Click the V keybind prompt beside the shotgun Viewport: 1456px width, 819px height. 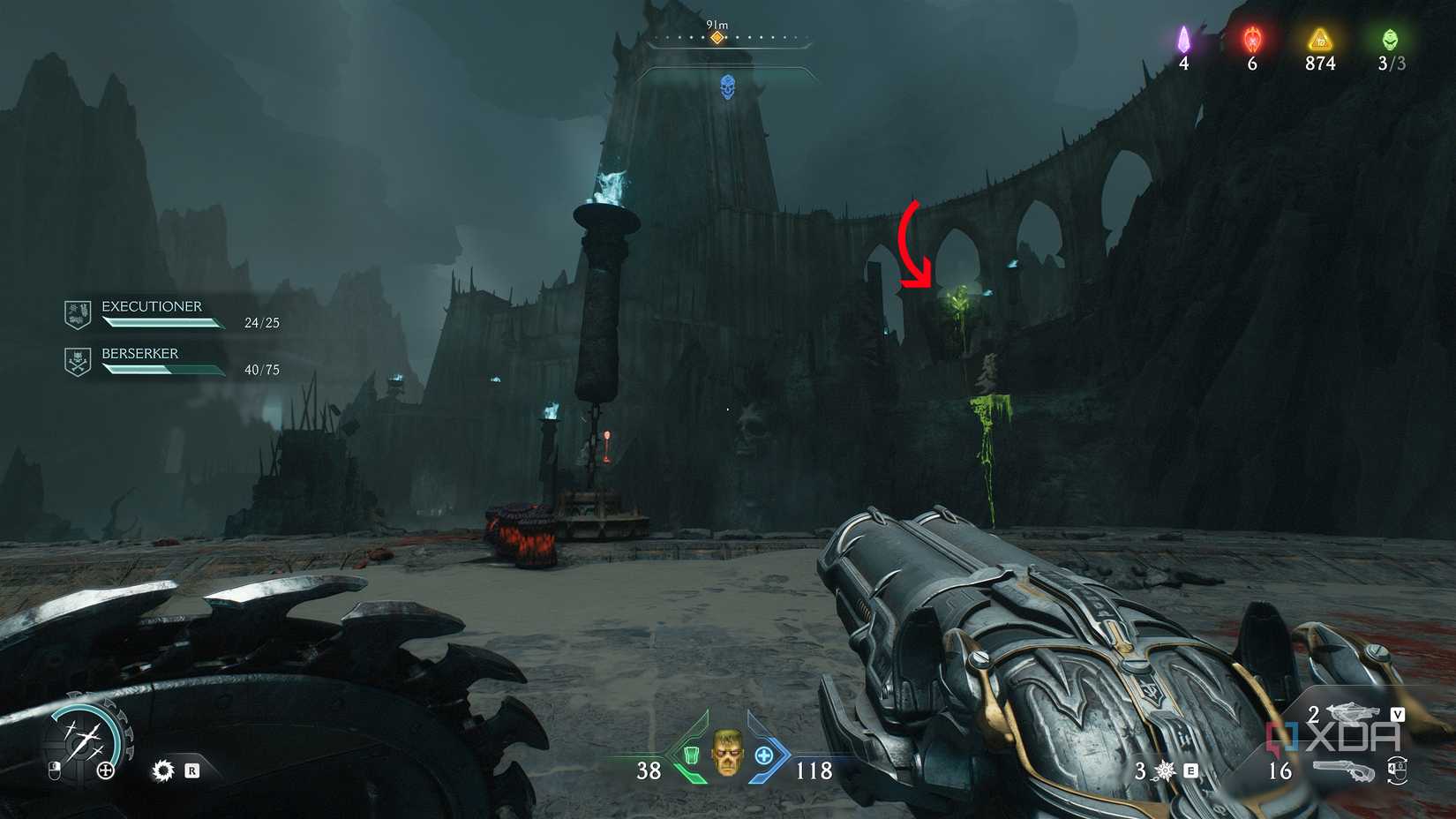click(x=1398, y=714)
